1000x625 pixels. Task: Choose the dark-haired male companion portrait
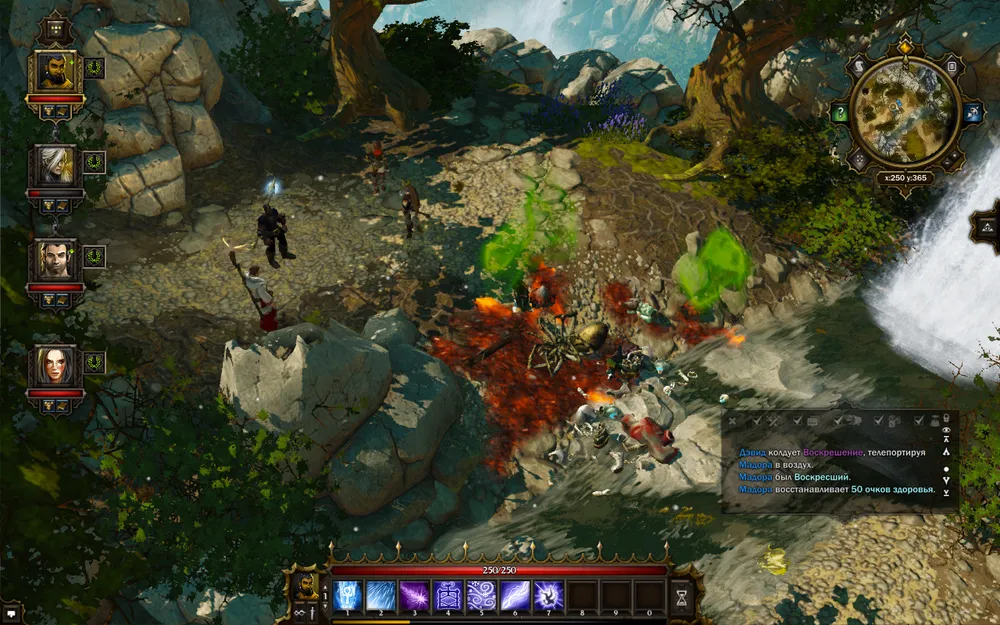click(55, 260)
